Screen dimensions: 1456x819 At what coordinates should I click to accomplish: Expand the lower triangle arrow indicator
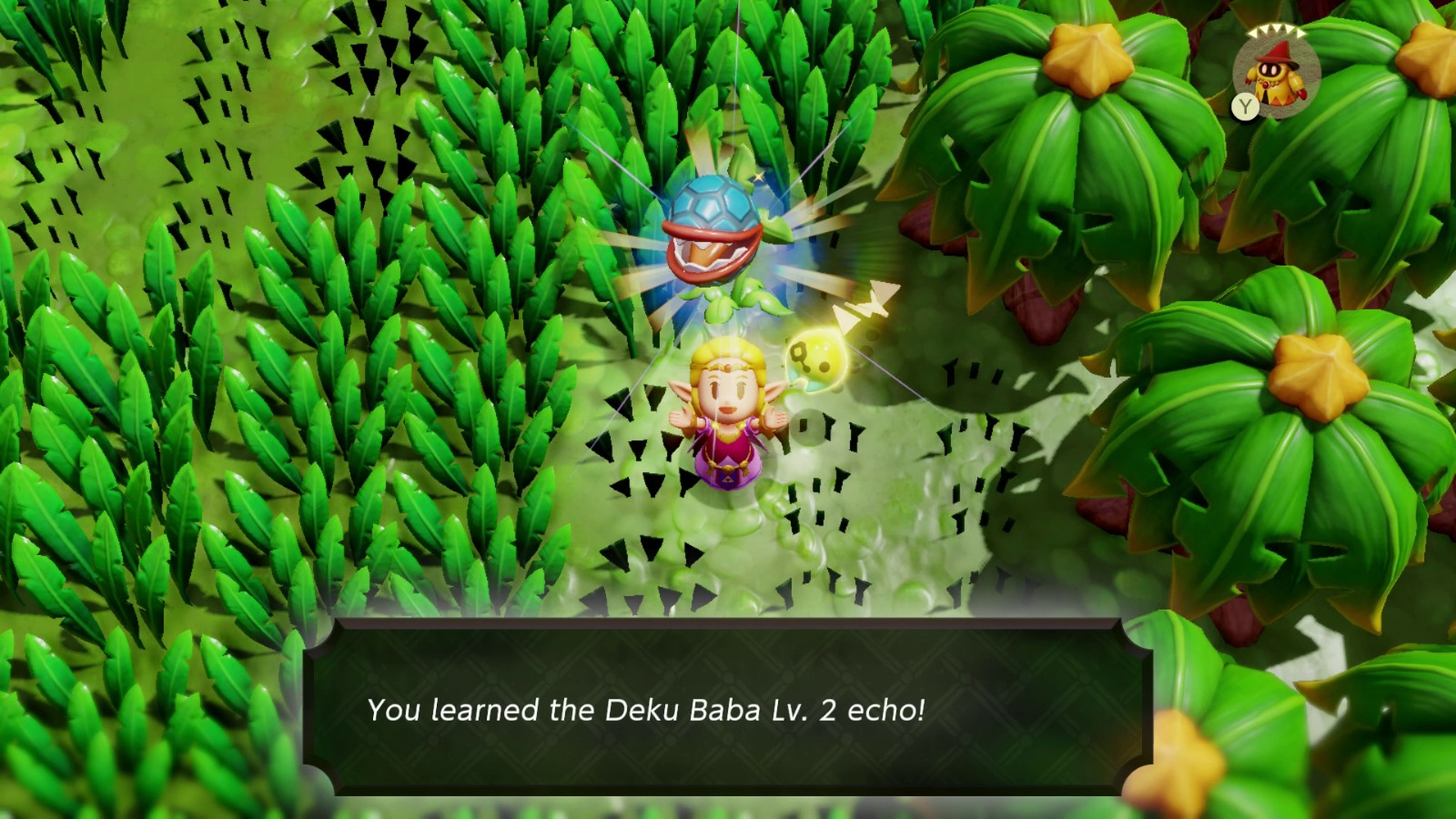click(847, 317)
